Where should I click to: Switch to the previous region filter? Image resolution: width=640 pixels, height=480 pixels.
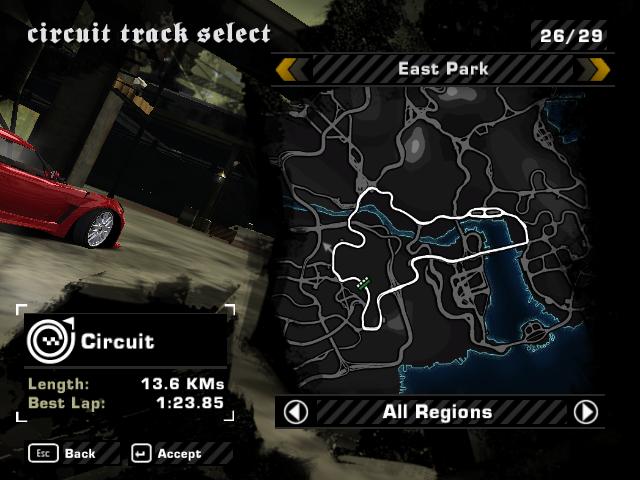click(296, 412)
